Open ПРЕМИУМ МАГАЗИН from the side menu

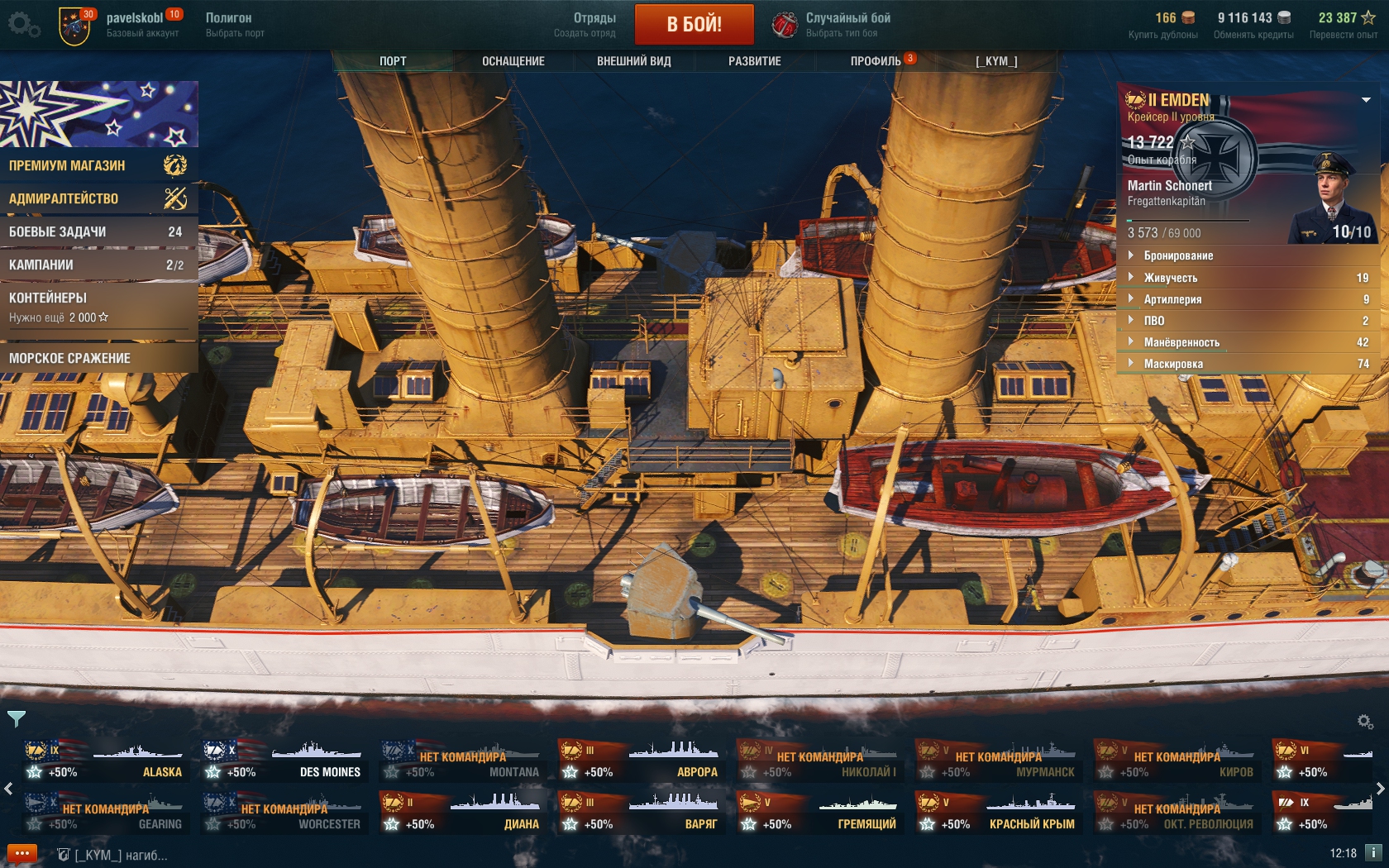point(98,165)
